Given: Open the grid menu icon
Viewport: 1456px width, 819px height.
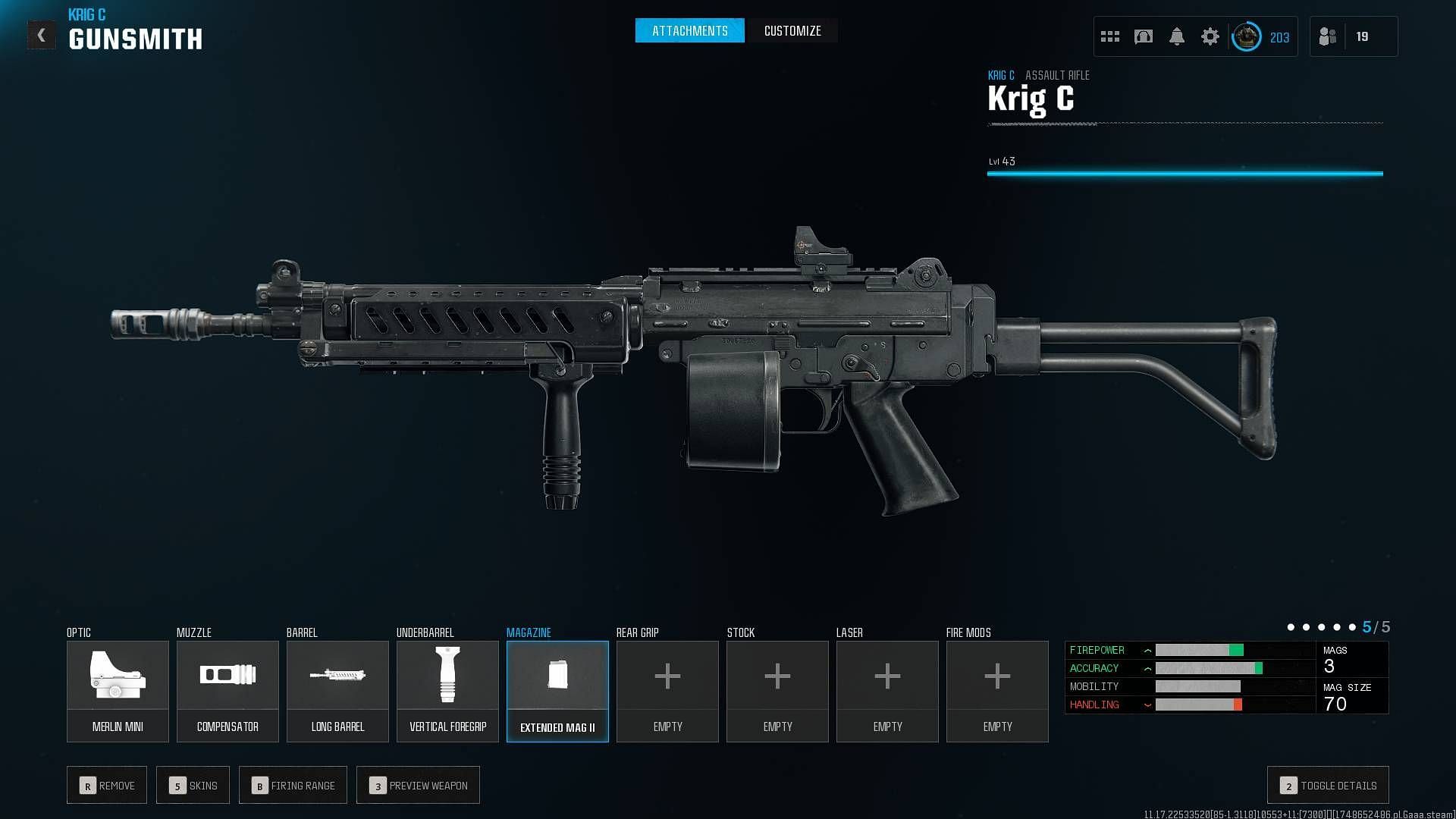Looking at the screenshot, I should point(1109,36).
